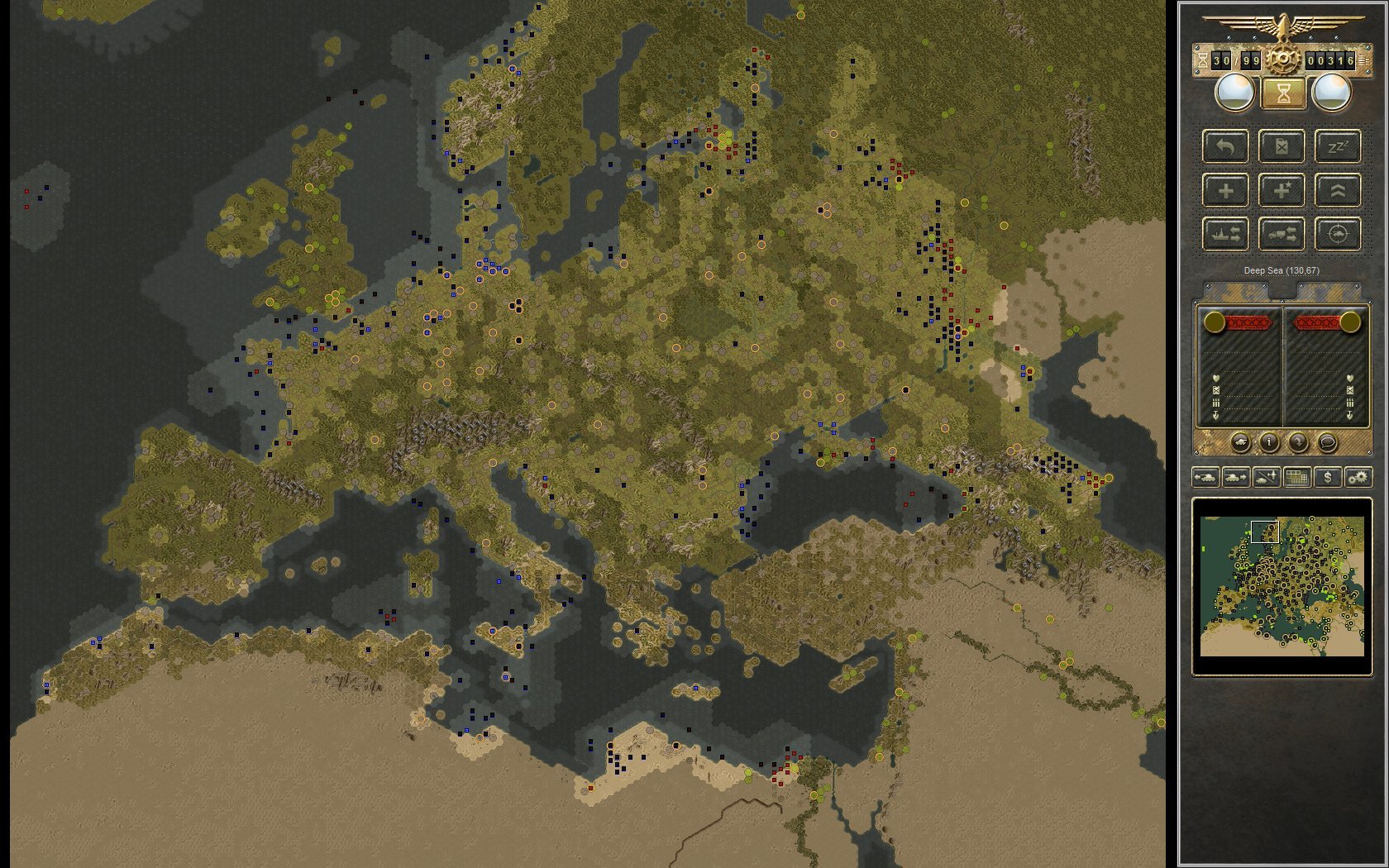
Task: Mount the unit into truck transport
Action: click(1282, 233)
